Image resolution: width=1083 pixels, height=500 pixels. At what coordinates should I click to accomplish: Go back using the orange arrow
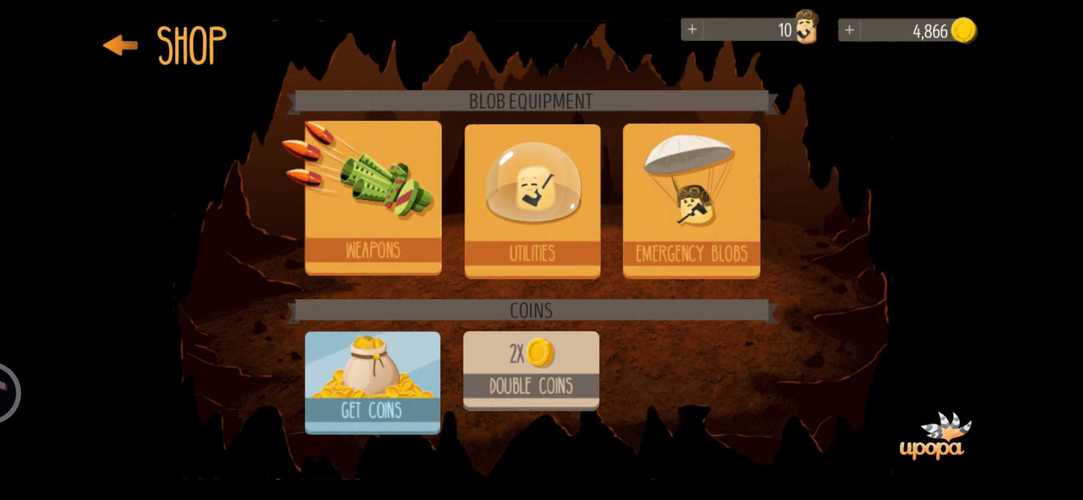tap(120, 45)
